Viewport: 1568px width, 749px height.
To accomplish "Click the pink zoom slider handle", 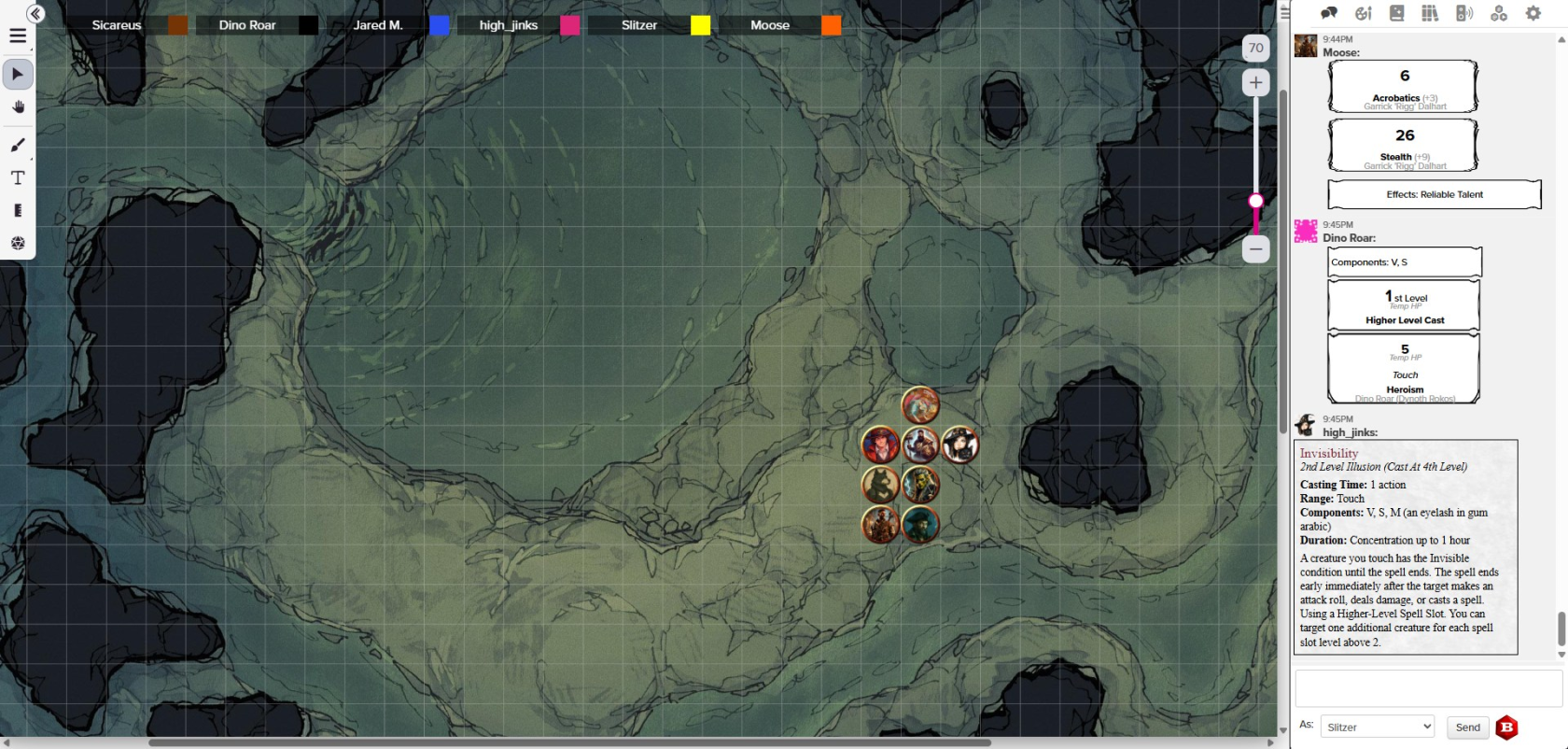I will point(1256,201).
